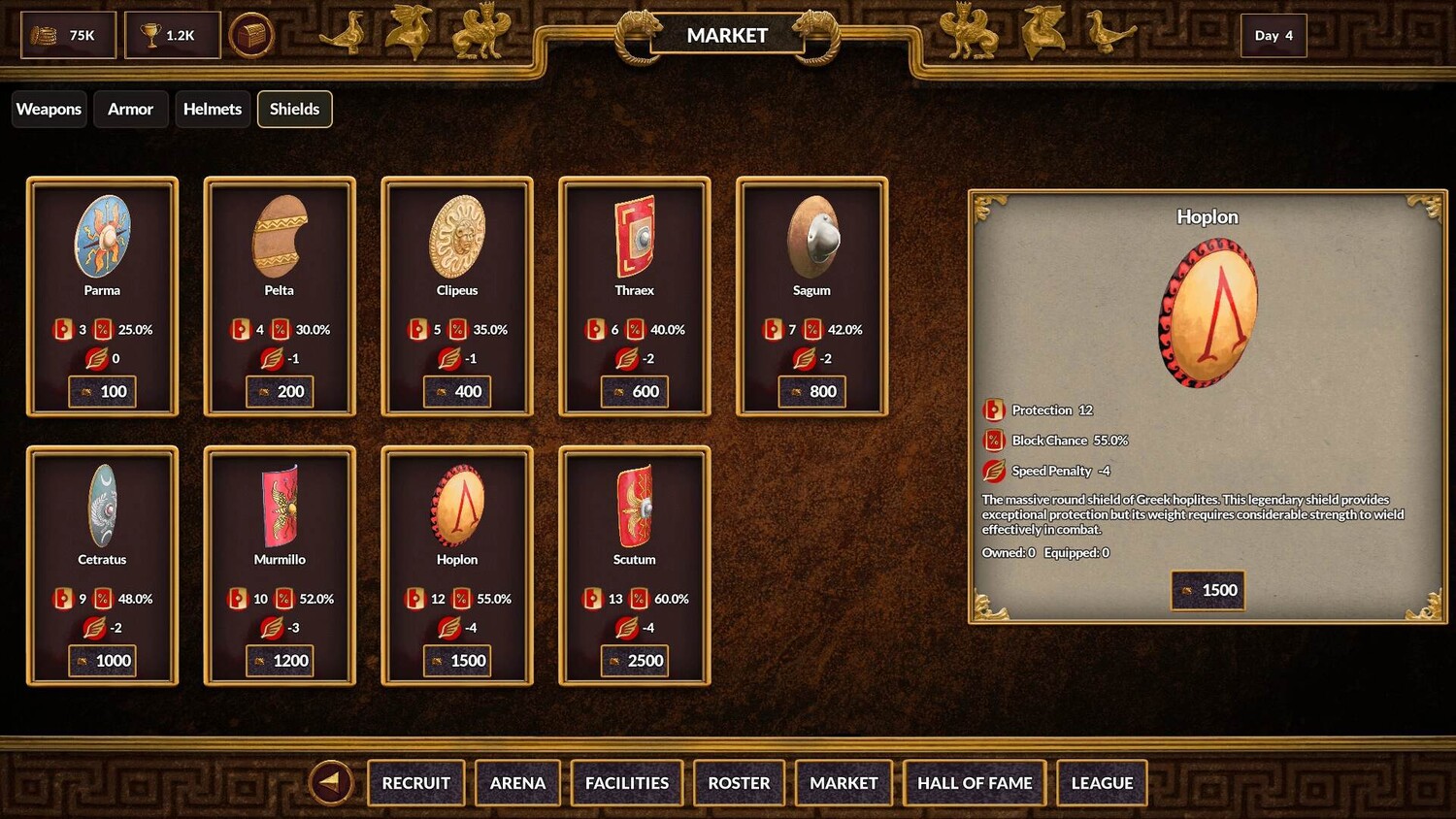
Task: Open the treasure chest icon
Action: coord(251,36)
